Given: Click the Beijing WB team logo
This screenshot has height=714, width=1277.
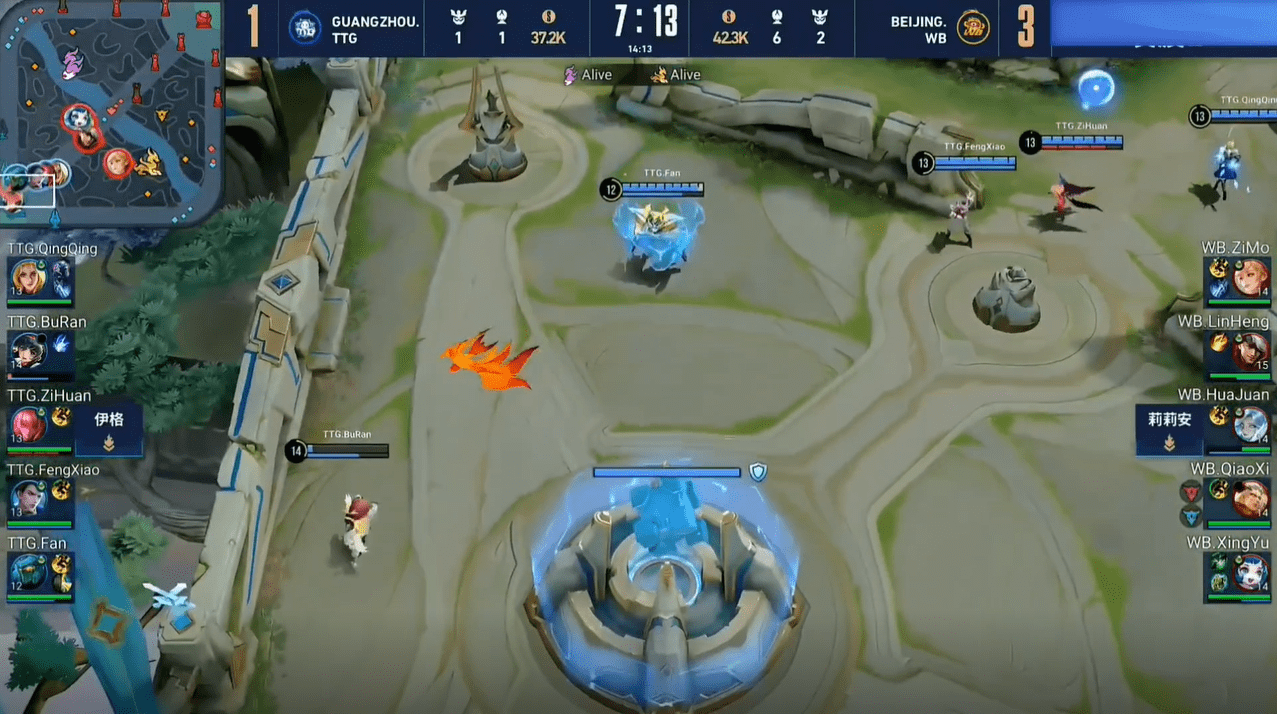Looking at the screenshot, I should (972, 27).
